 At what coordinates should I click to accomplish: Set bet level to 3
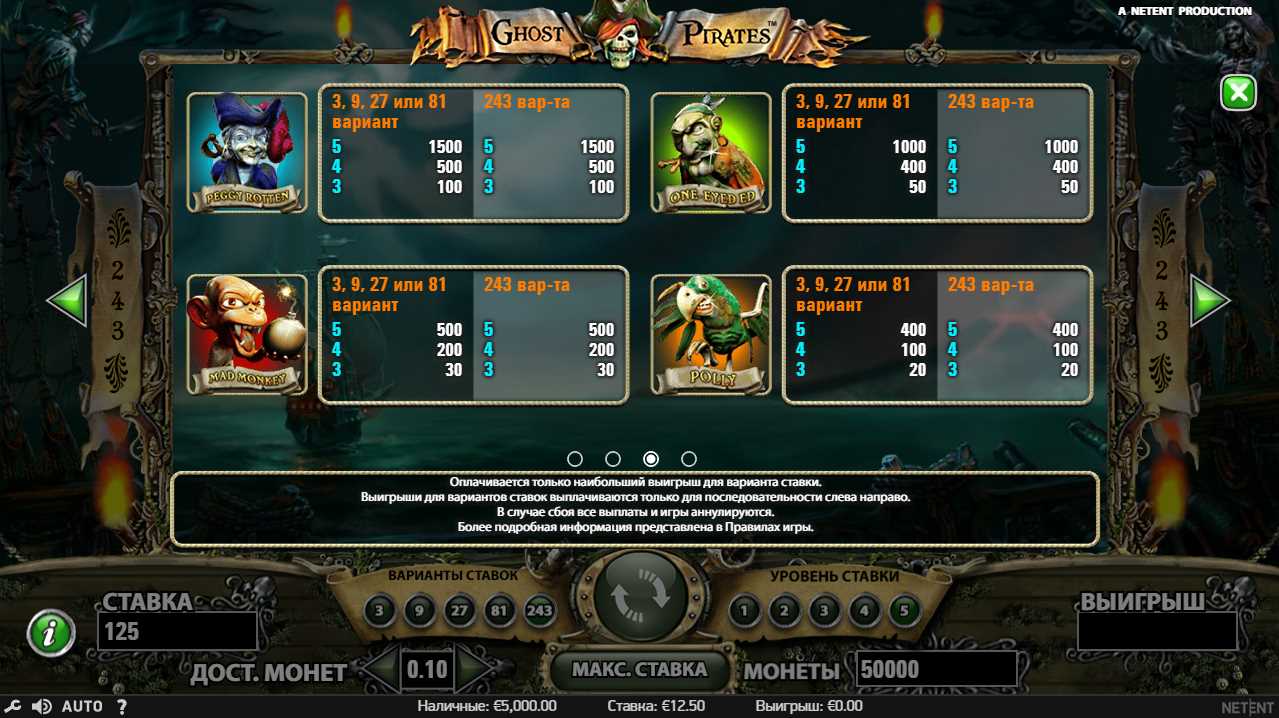pos(824,609)
